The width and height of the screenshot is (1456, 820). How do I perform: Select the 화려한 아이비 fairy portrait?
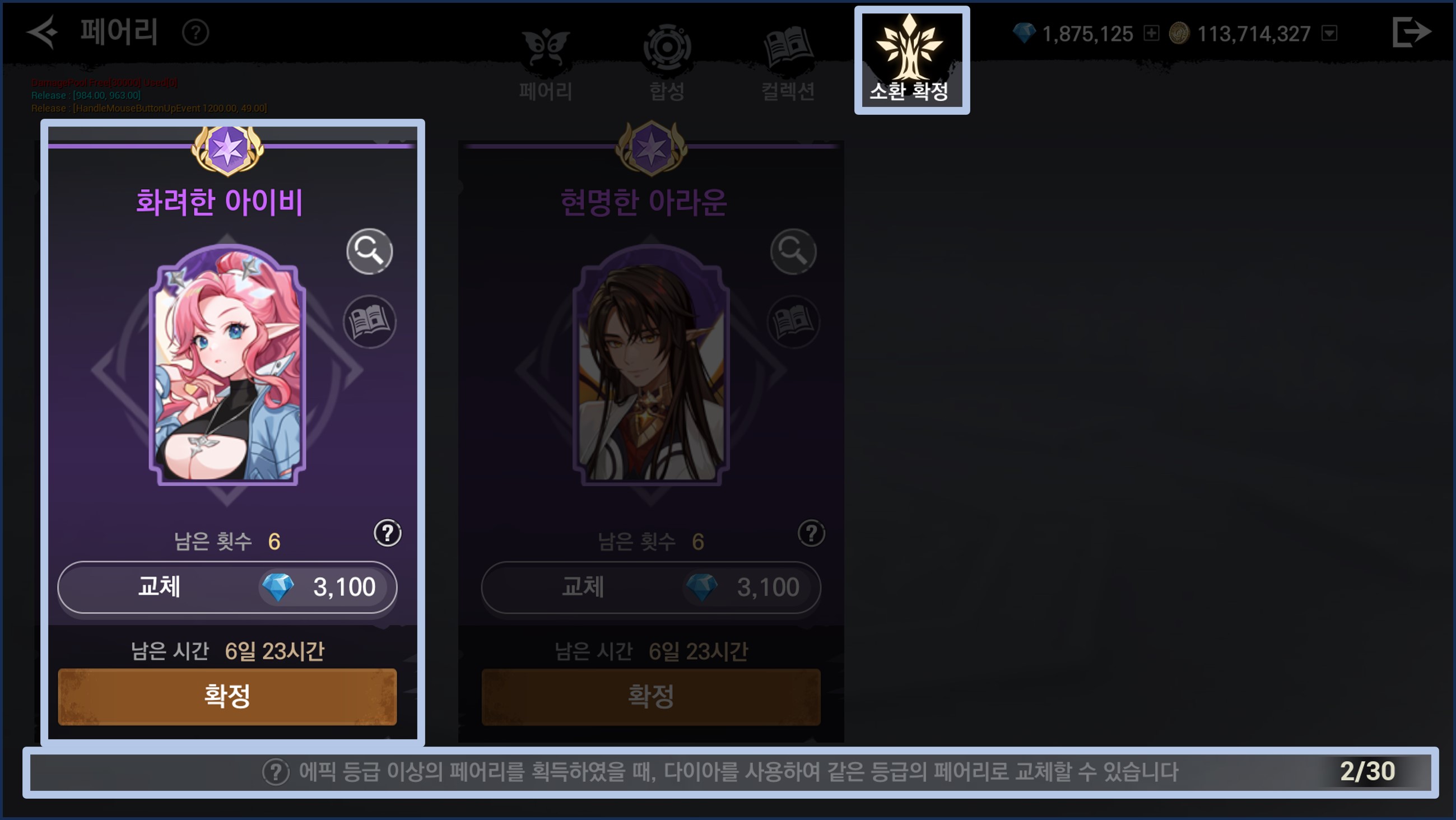pyautogui.click(x=227, y=367)
